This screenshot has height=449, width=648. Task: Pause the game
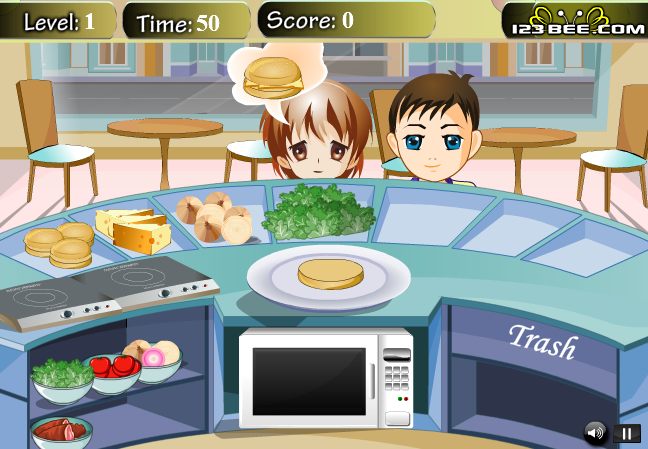(627, 433)
